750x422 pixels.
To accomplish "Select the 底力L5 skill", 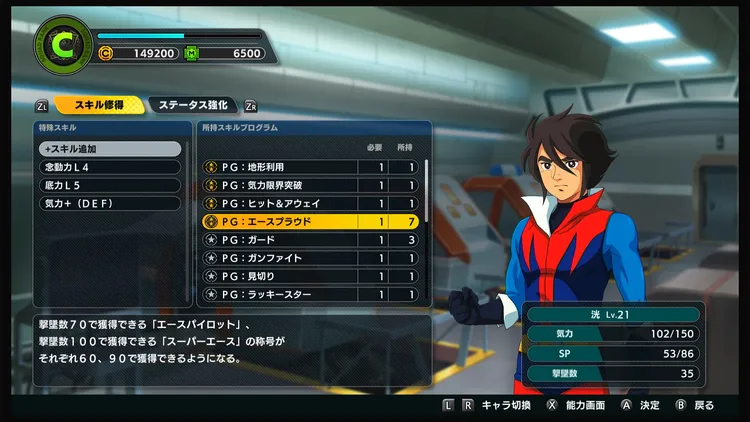I will pyautogui.click(x=110, y=185).
